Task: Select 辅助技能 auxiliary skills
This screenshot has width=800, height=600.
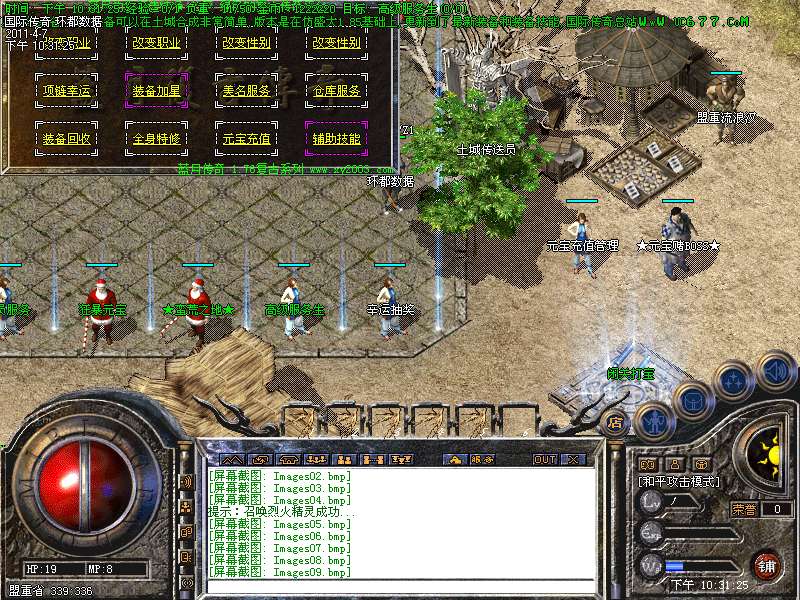Action: [336, 139]
